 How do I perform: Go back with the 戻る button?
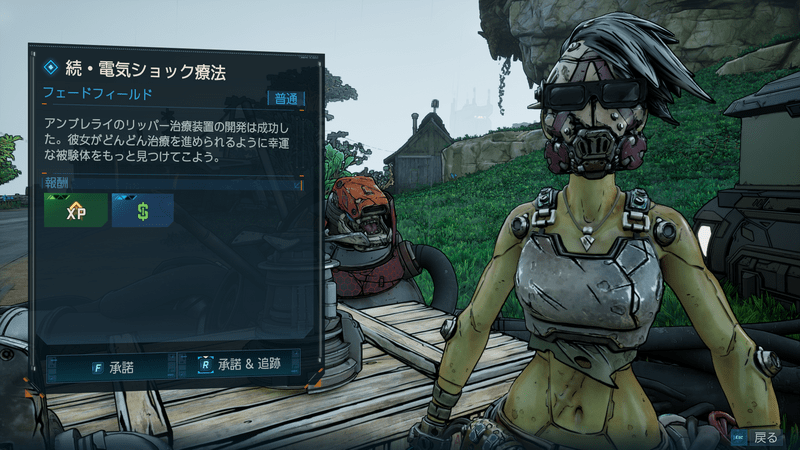[757, 437]
